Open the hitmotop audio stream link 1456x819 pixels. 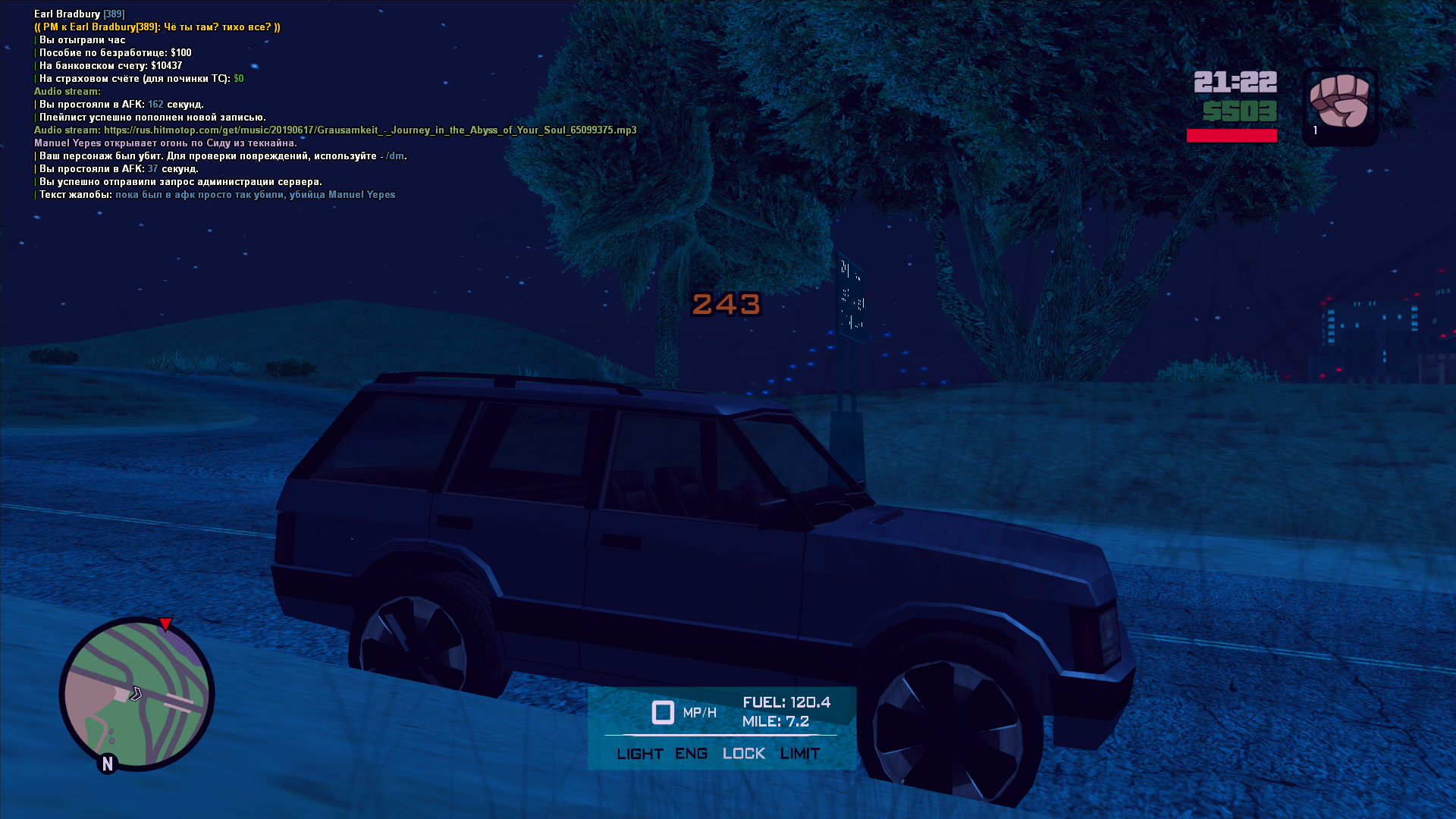[370, 130]
